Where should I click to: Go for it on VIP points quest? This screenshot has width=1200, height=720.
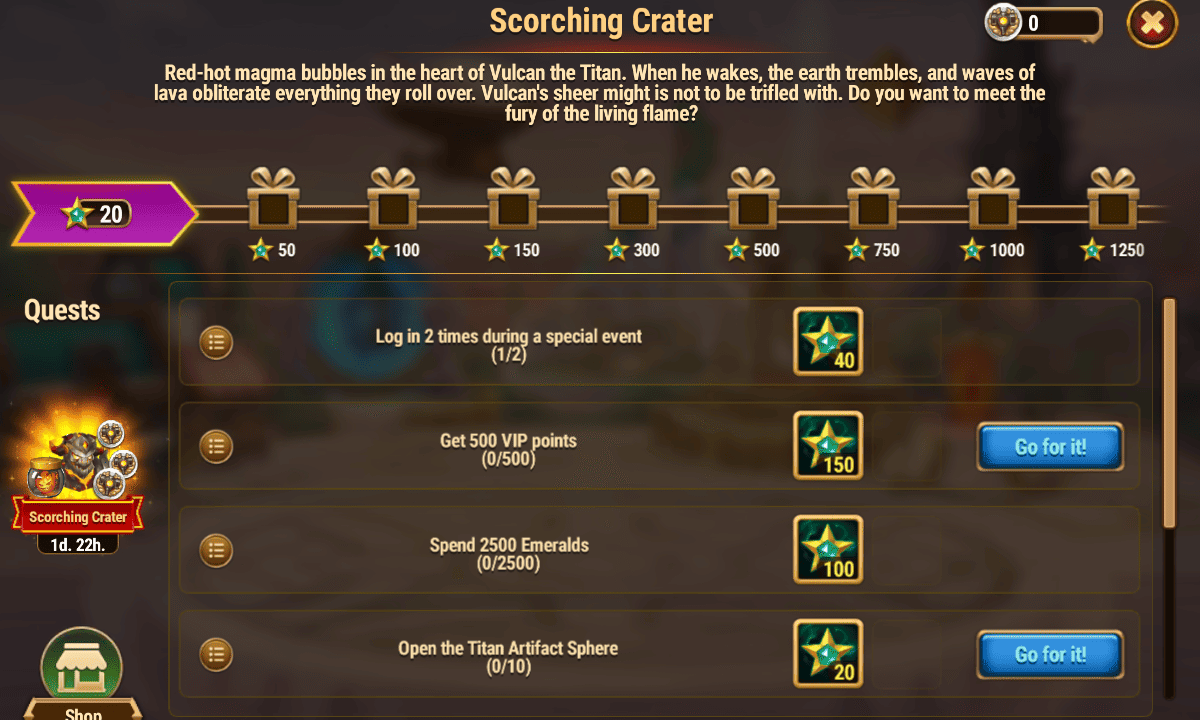(1050, 447)
